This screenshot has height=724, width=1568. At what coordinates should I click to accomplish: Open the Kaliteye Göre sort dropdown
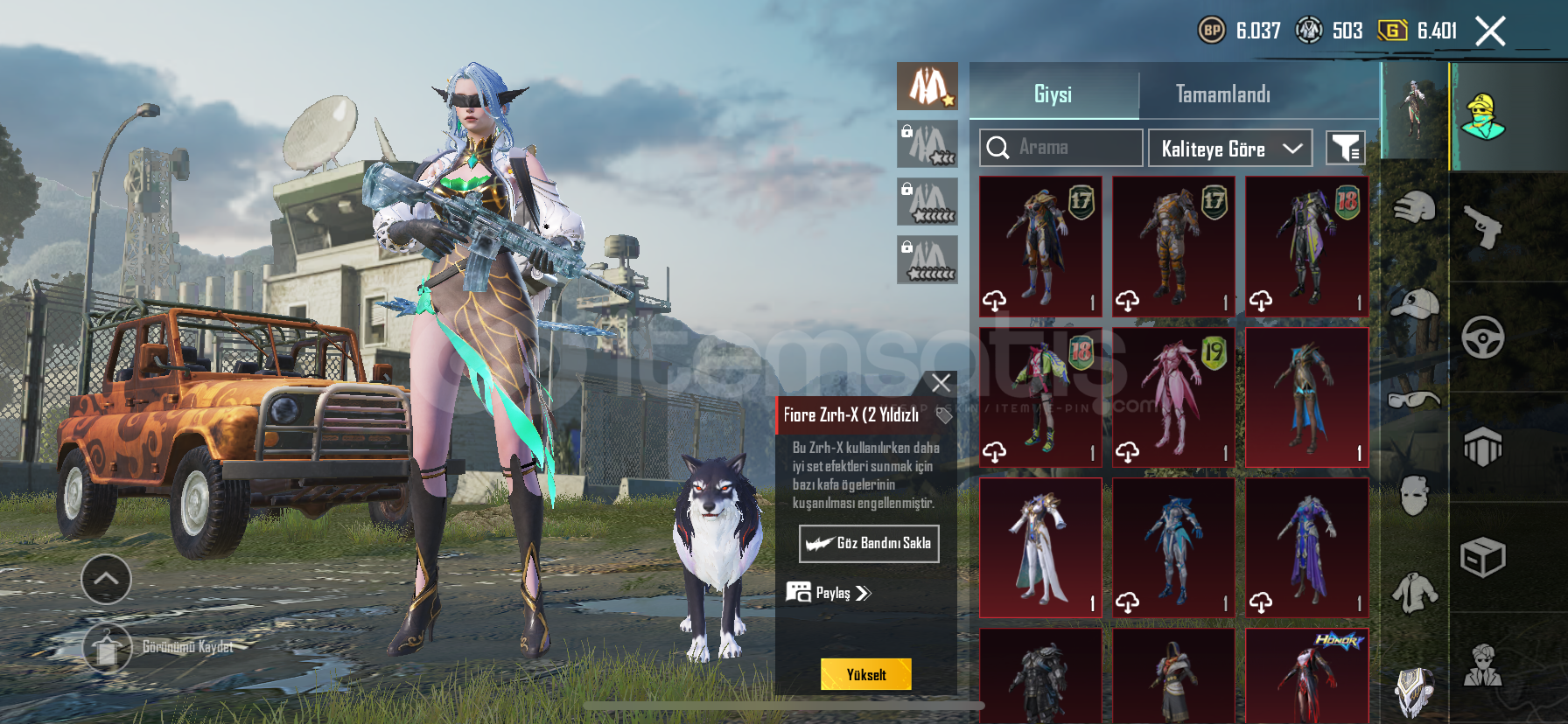click(1230, 149)
